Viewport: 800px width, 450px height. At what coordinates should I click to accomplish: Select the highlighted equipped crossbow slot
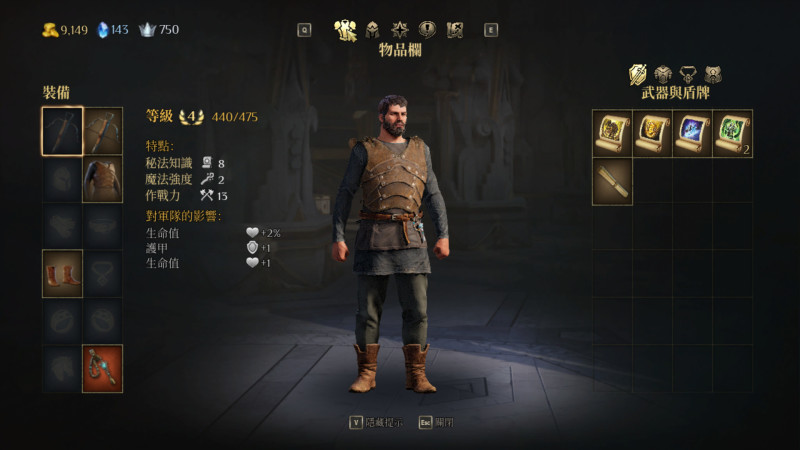click(62, 131)
